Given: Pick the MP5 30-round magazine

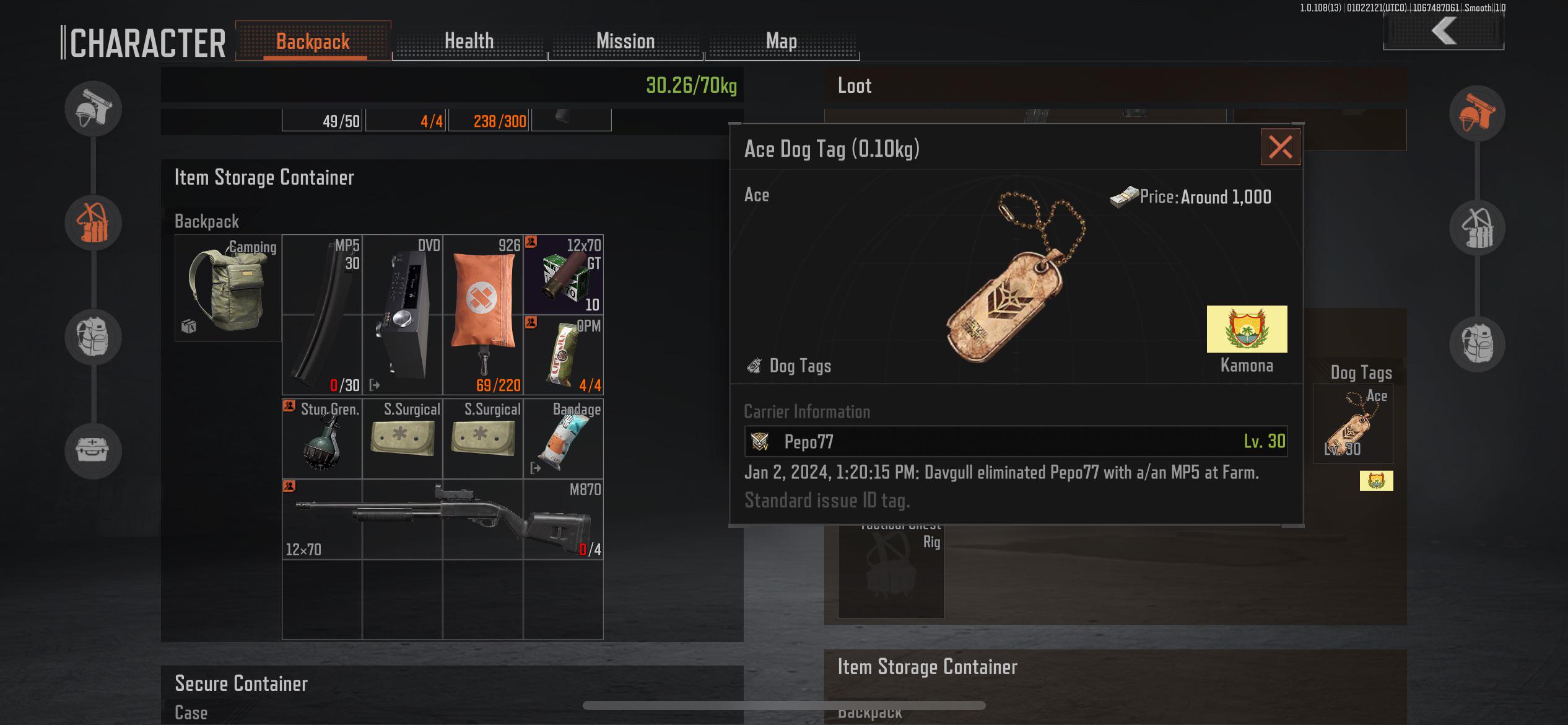Looking at the screenshot, I should [x=322, y=315].
